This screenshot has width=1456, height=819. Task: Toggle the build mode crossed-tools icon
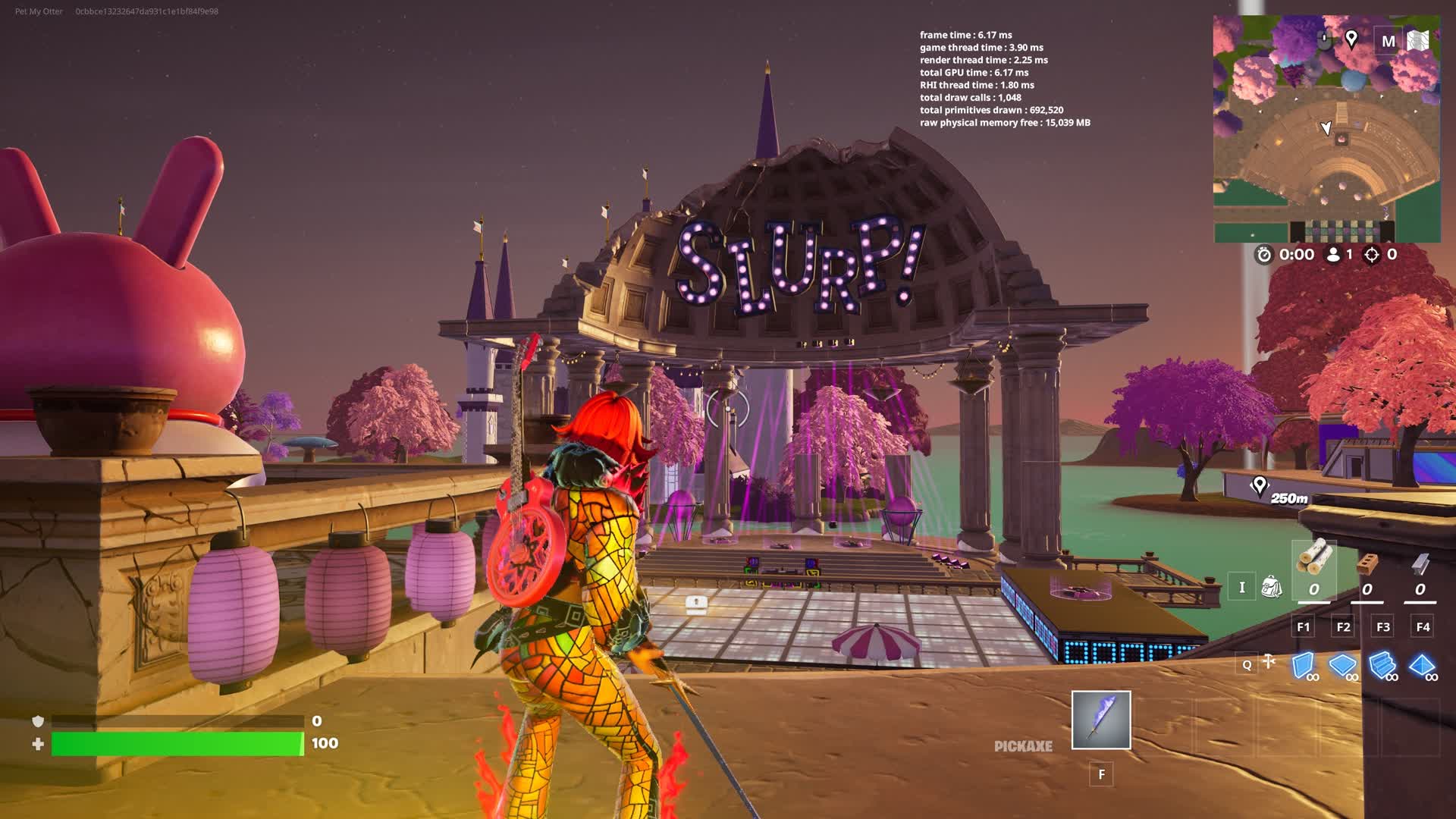coord(1269,662)
